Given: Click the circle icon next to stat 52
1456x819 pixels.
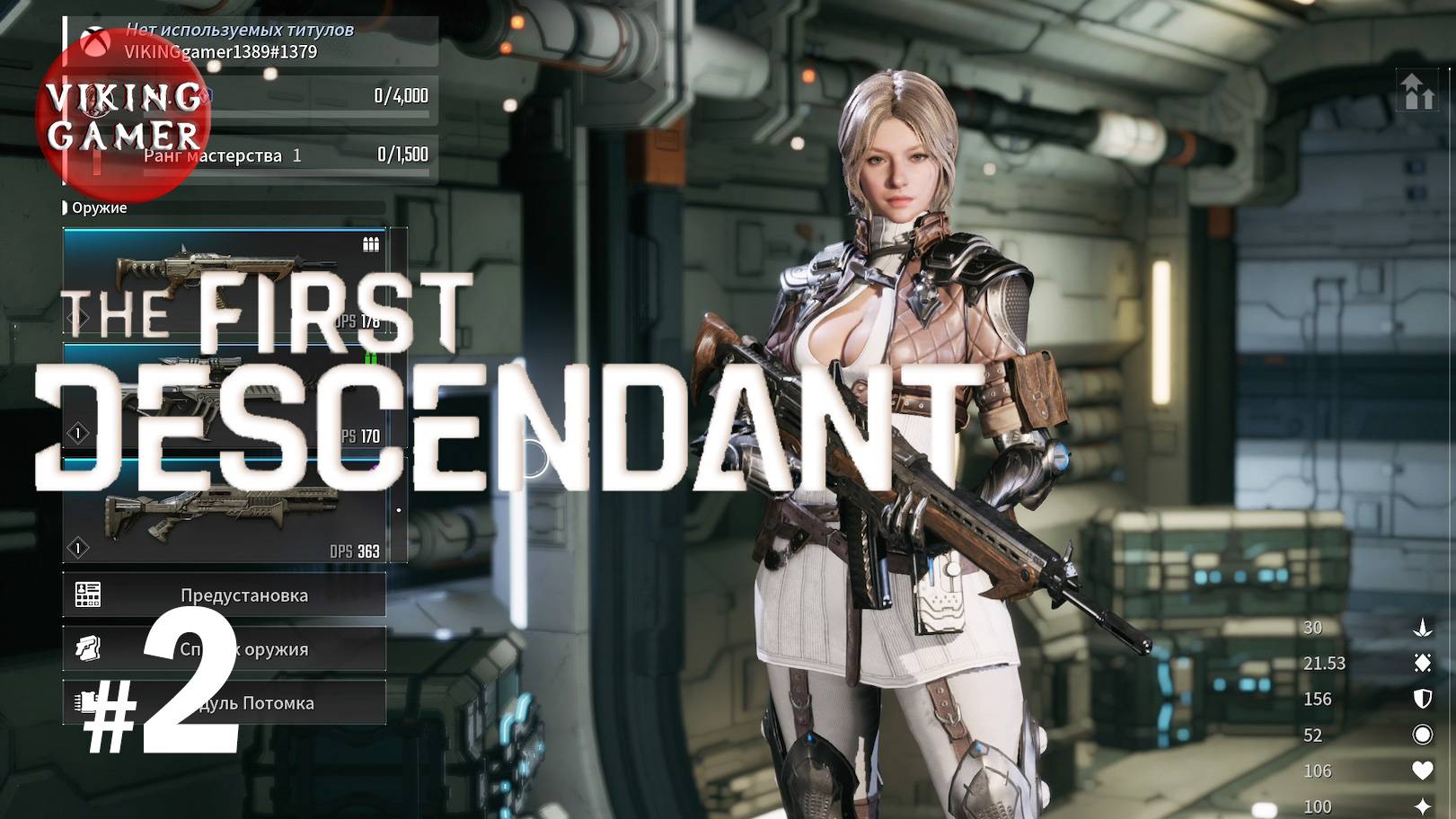Looking at the screenshot, I should pos(1424,735).
